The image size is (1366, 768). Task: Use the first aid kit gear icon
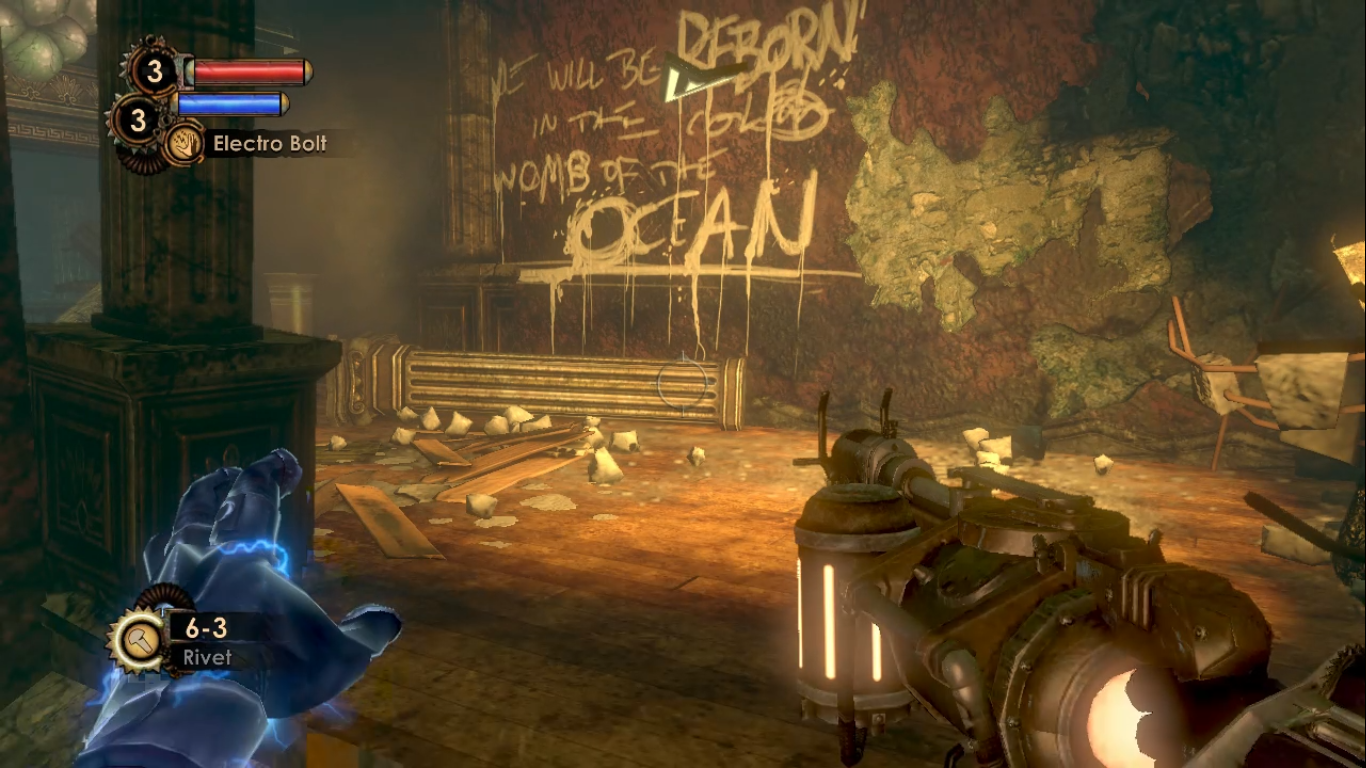click(x=154, y=71)
